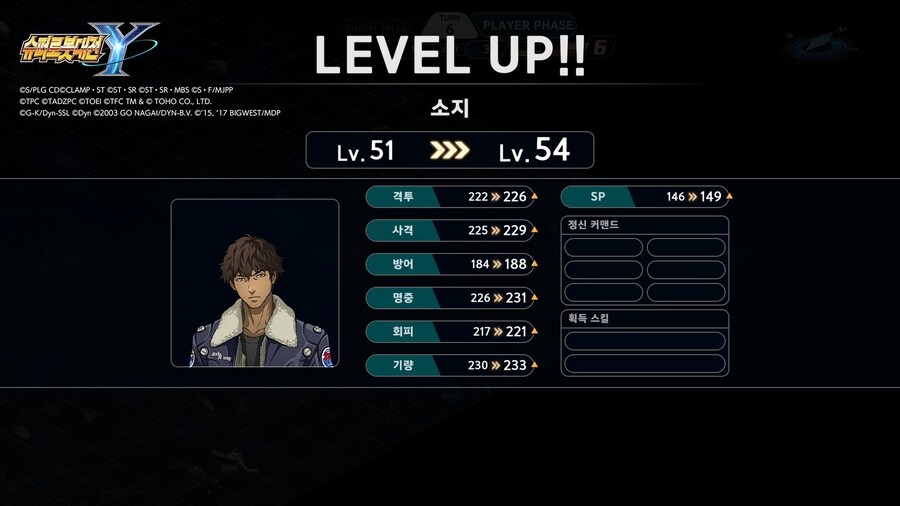Screen dimensions: 900x506
Task: Select the SP stat row
Action: [646, 197]
